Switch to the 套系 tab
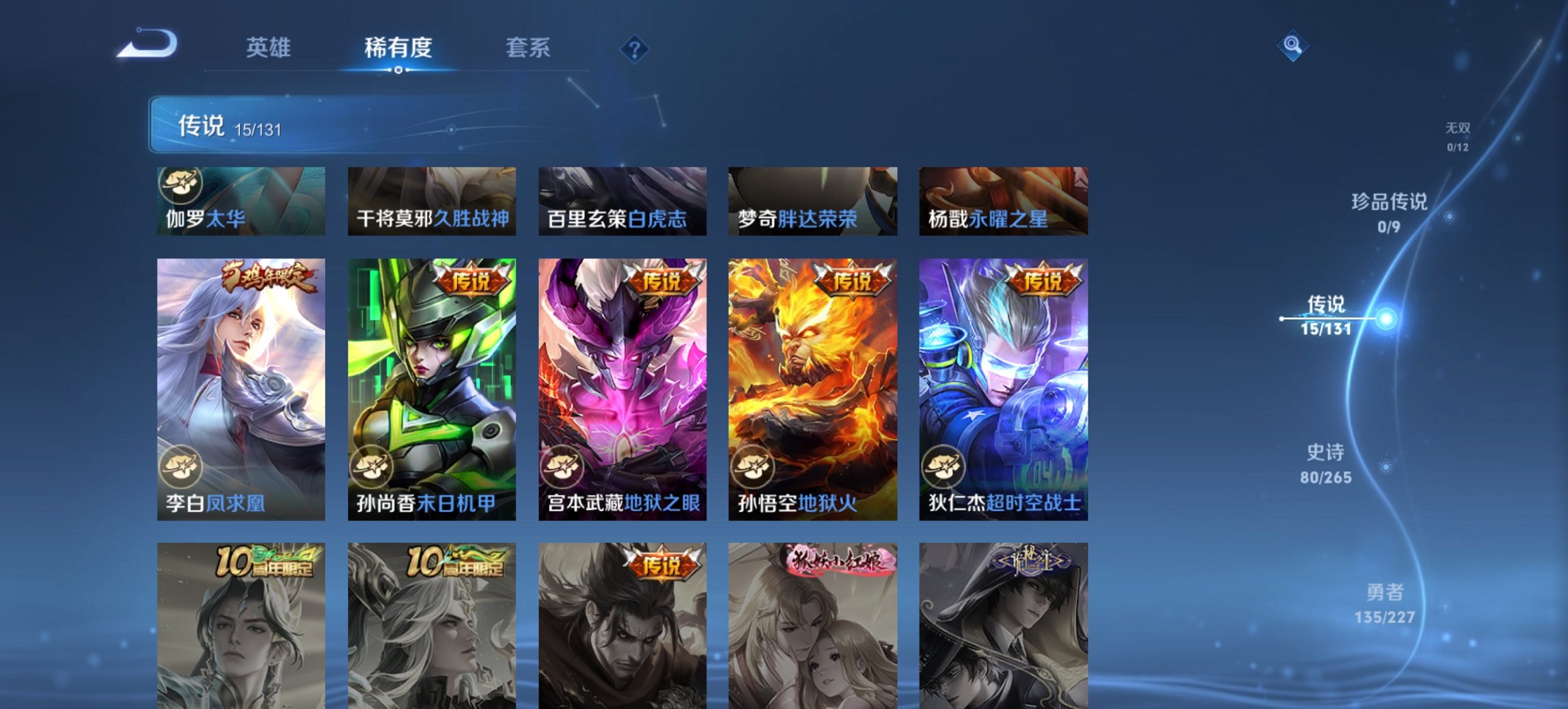Screen dimensions: 1568x709 pos(529,49)
